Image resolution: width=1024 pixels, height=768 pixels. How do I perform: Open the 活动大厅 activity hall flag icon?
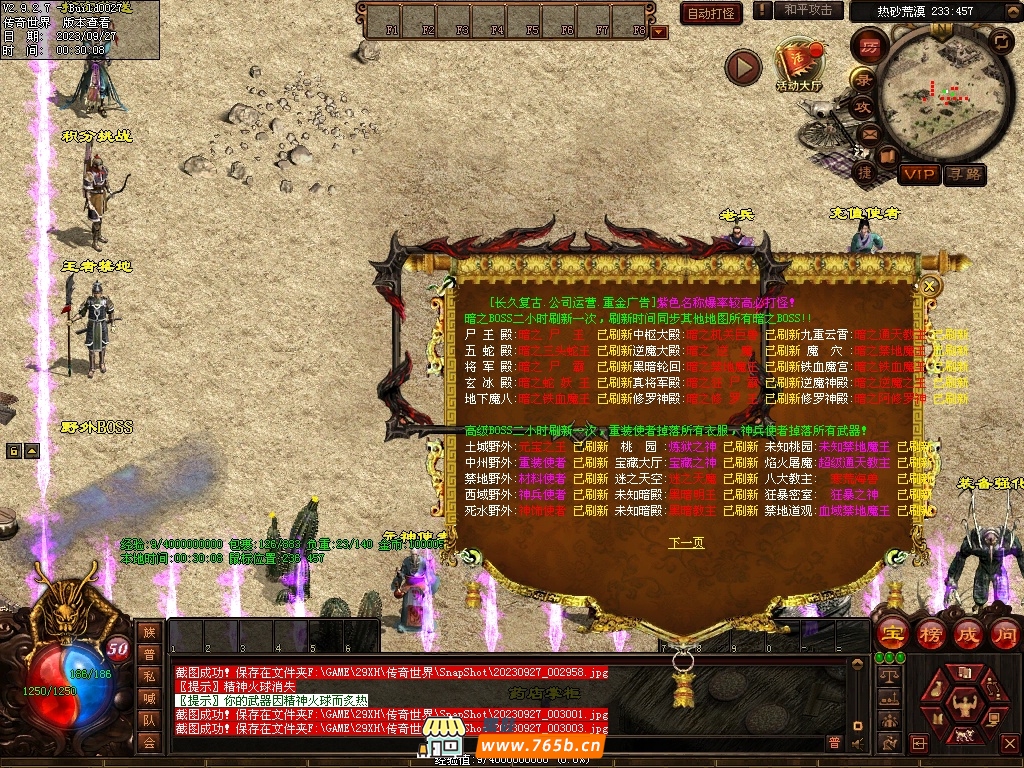[797, 66]
